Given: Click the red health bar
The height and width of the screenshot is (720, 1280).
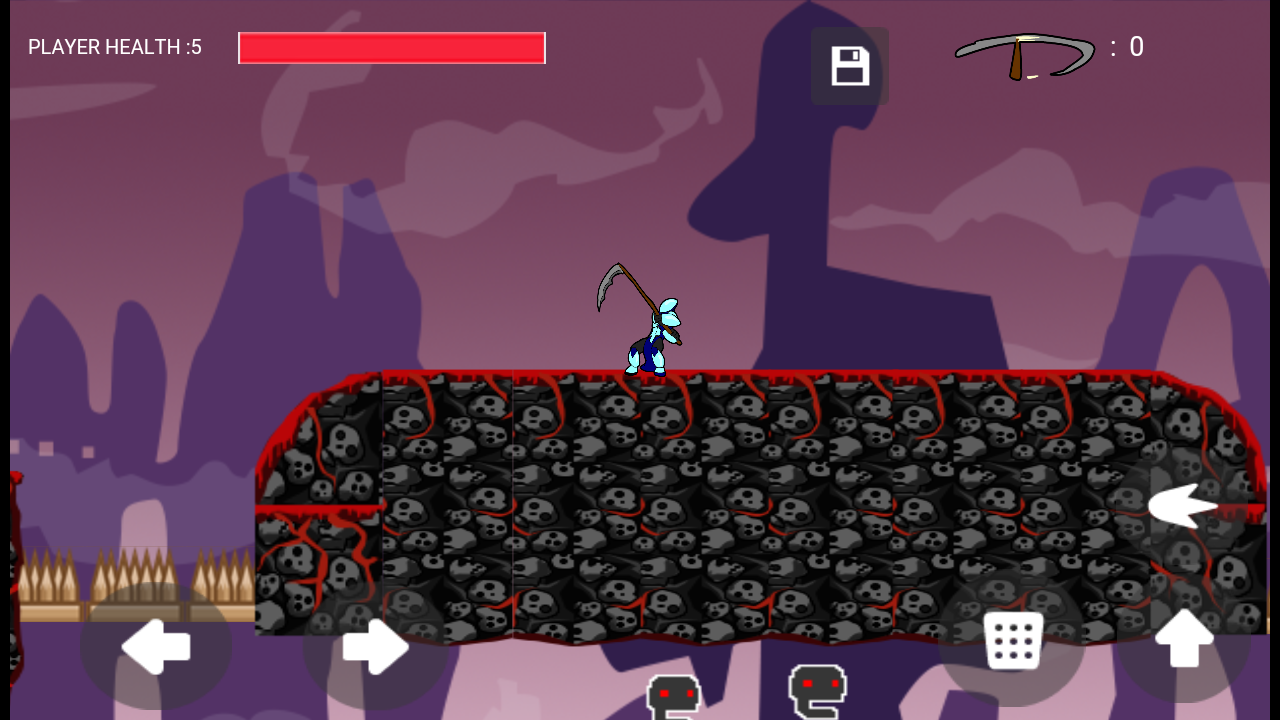Looking at the screenshot, I should coord(390,47).
